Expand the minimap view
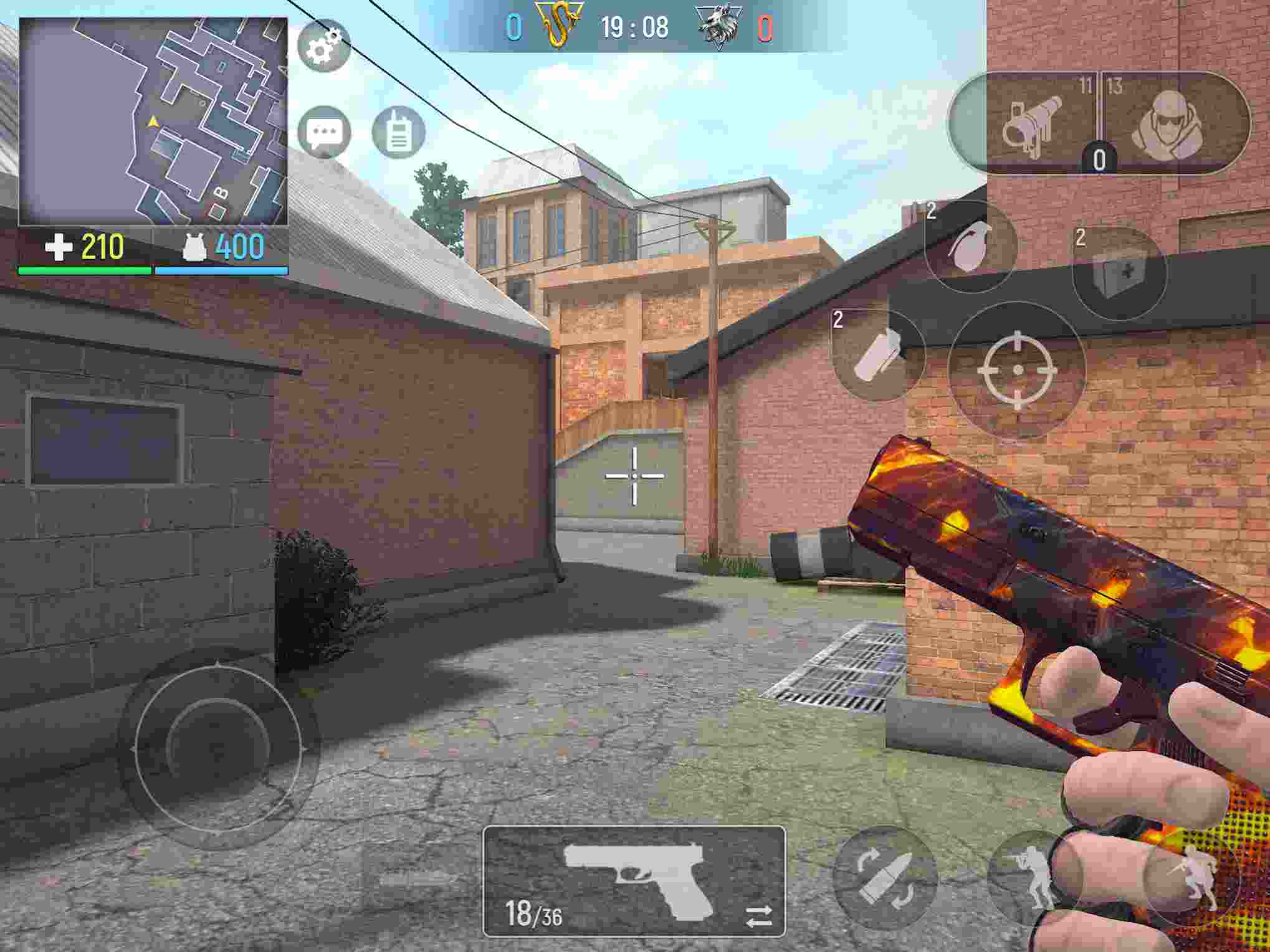 click(154, 121)
